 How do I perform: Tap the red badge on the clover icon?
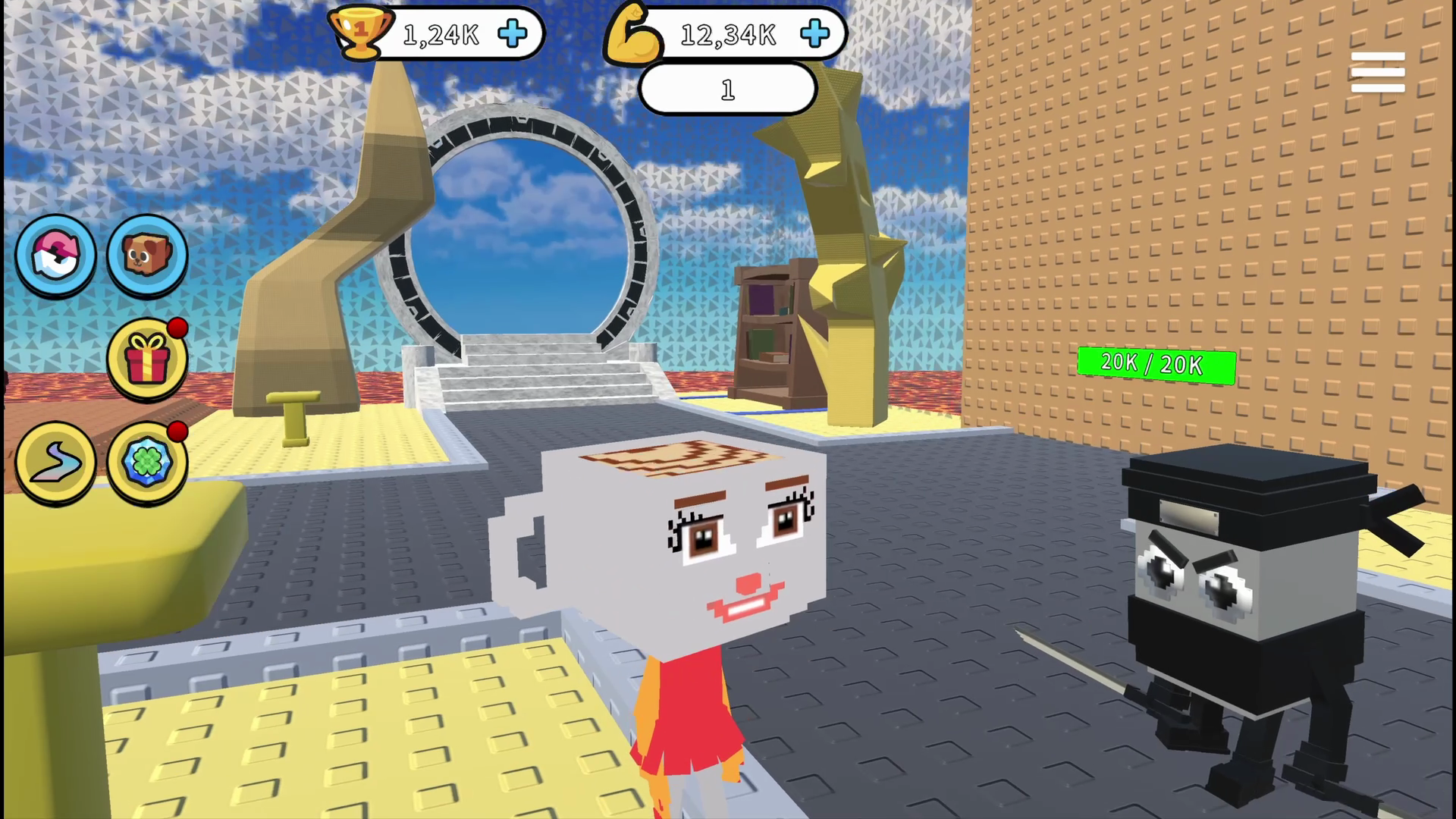point(180,432)
